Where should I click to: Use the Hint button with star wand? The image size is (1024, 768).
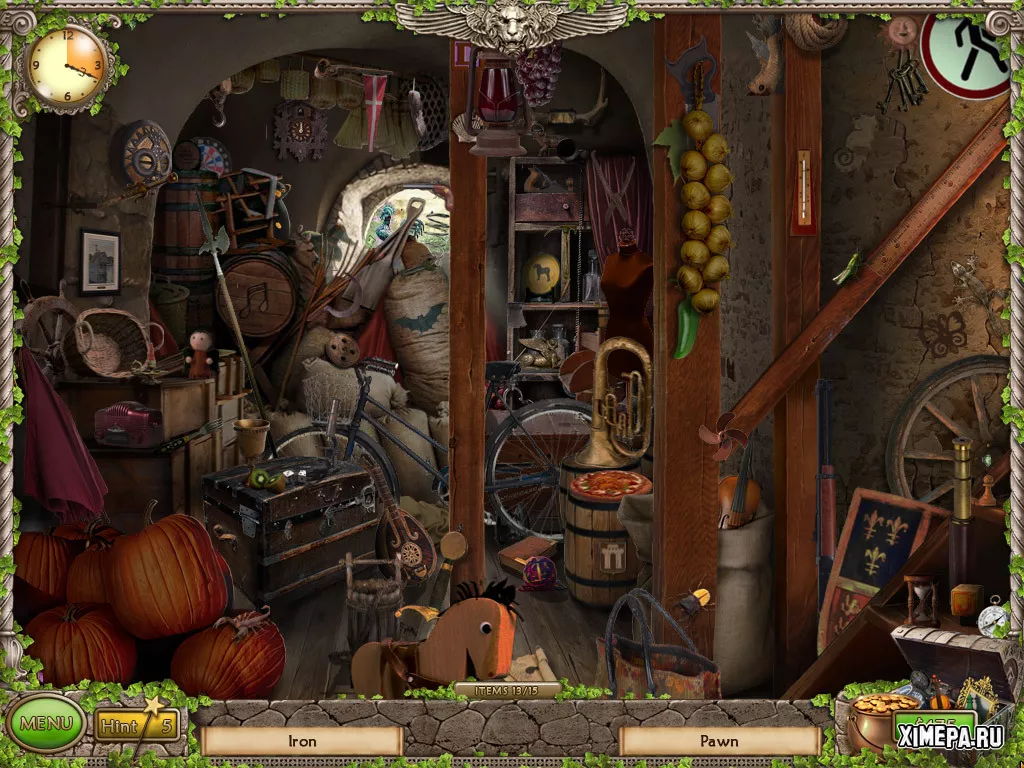(136, 724)
